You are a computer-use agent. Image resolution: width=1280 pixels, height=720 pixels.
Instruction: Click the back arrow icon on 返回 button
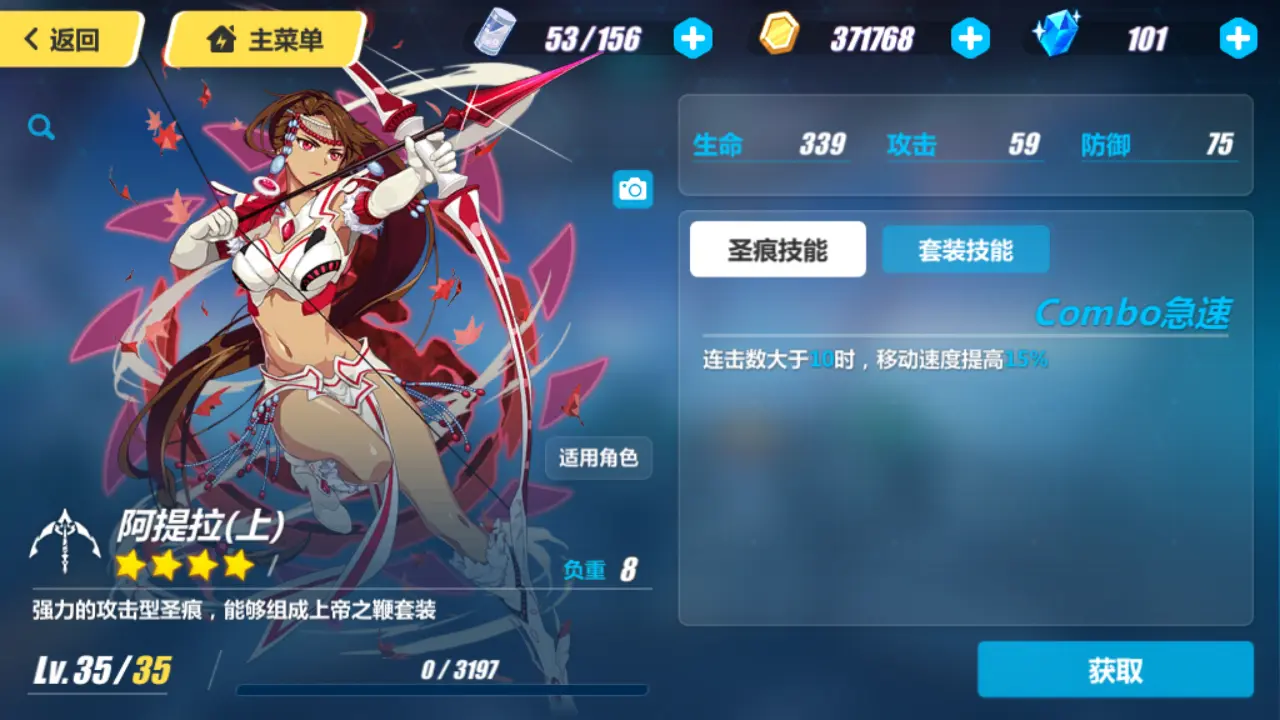(x=31, y=37)
